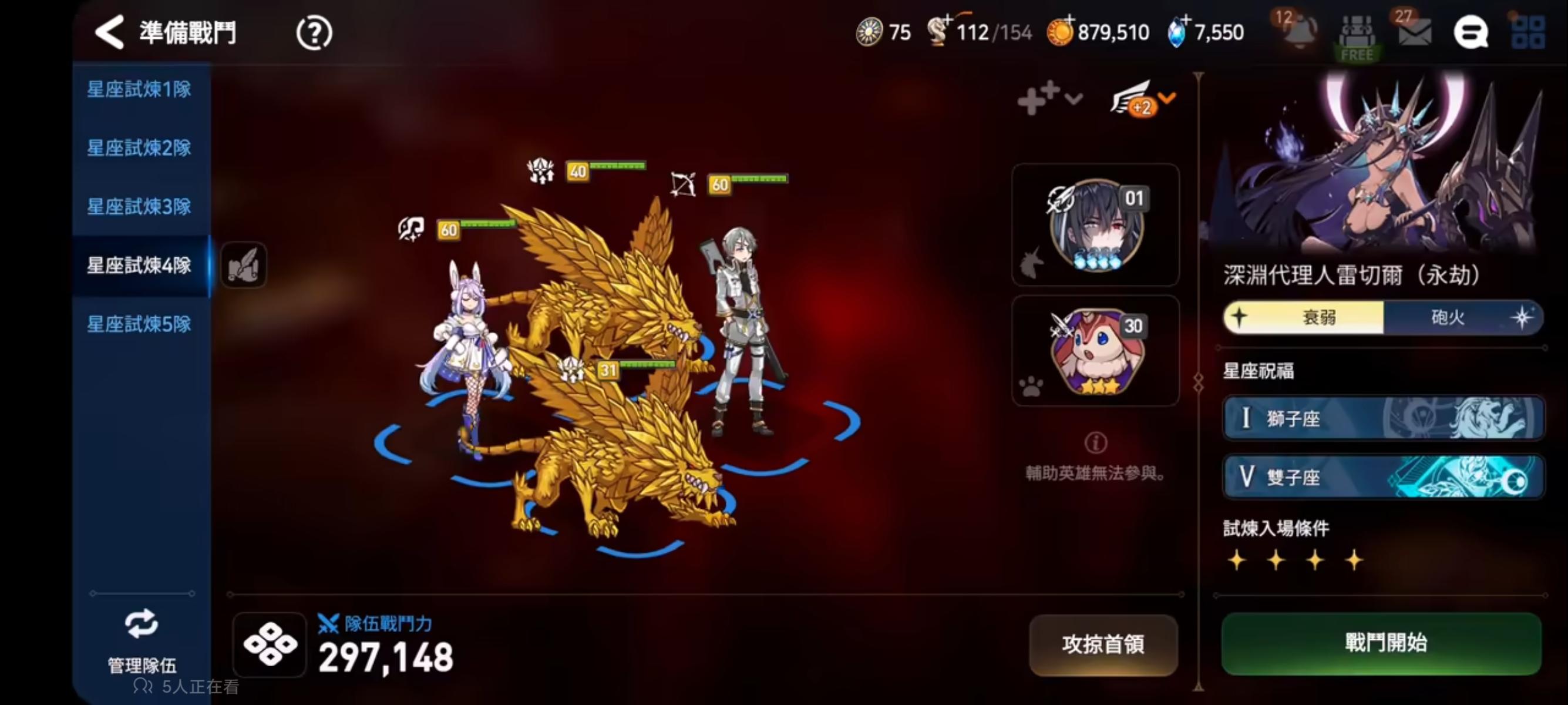Viewport: 1568px width, 705px height.
Task: Select the 星座試煉5隊 team tab
Action: click(140, 325)
